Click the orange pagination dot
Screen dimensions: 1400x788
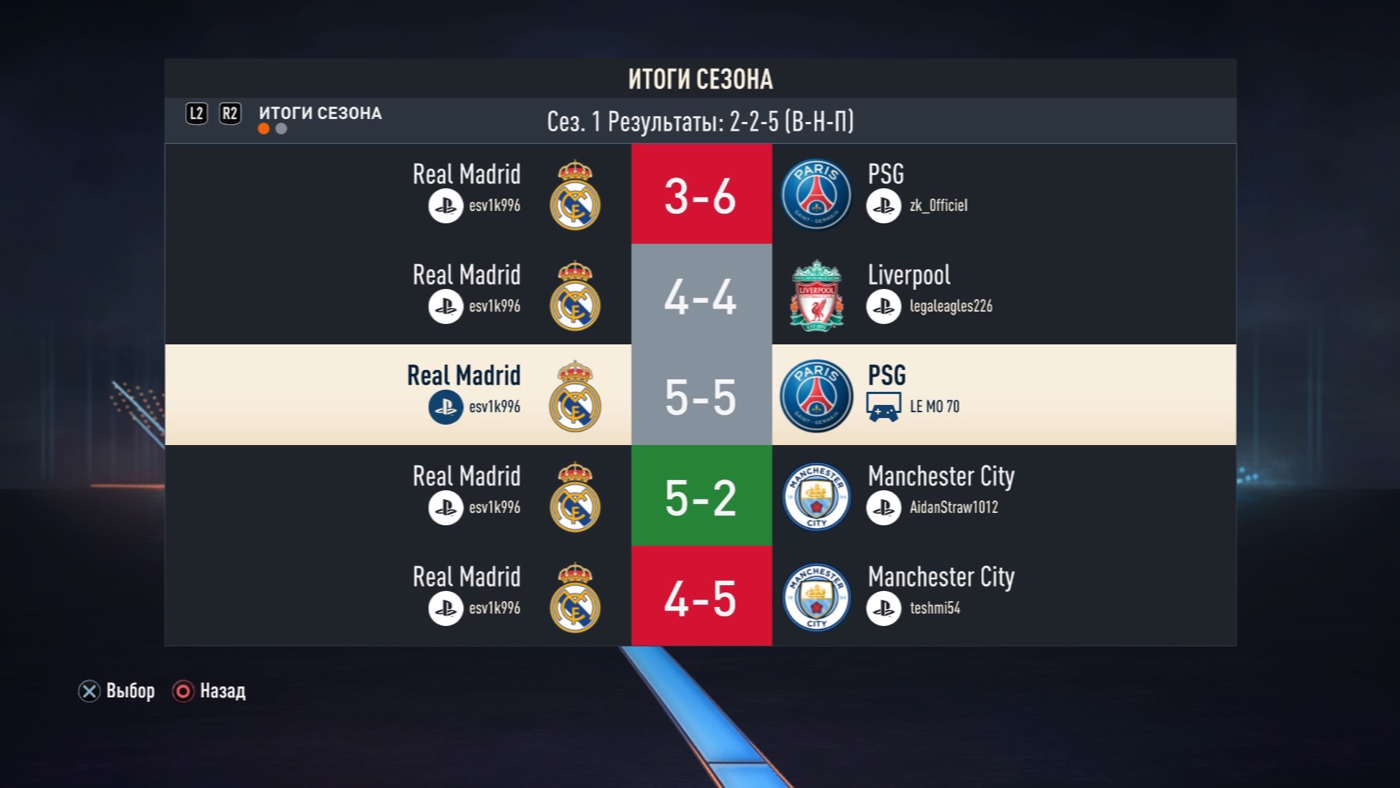point(264,128)
